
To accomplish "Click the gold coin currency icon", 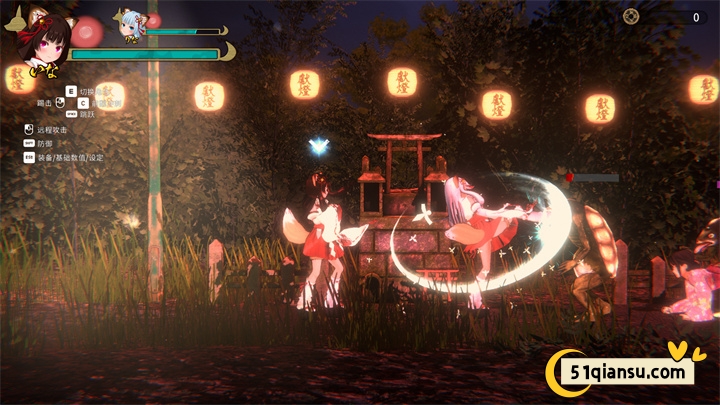I will pyautogui.click(x=631, y=16).
